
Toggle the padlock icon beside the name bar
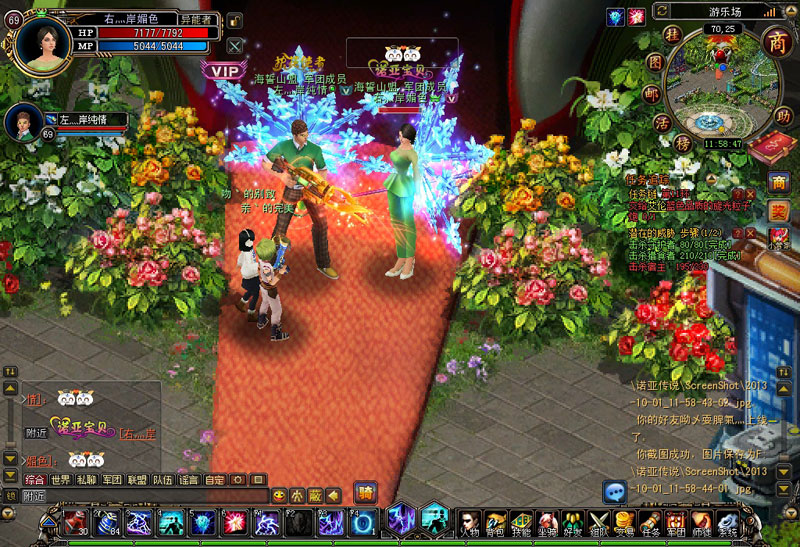coord(233,20)
